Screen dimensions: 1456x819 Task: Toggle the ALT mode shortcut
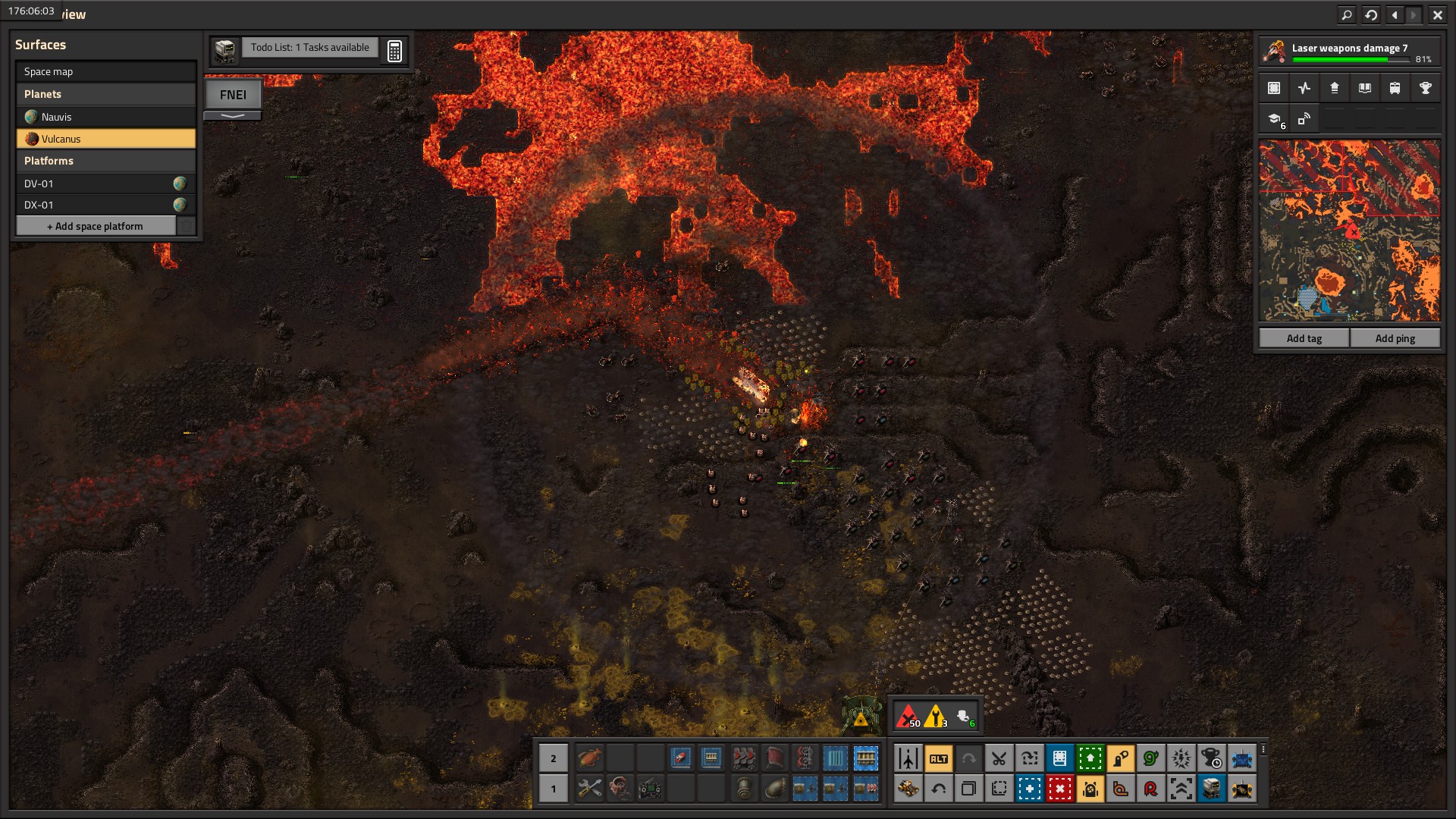[938, 758]
